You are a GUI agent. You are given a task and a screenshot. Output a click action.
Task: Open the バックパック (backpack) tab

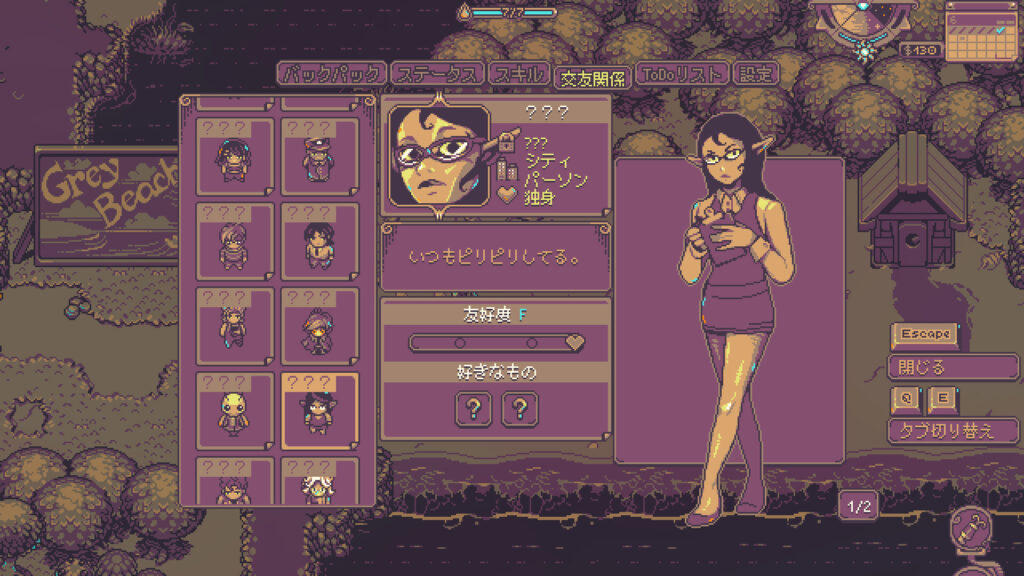click(x=330, y=74)
